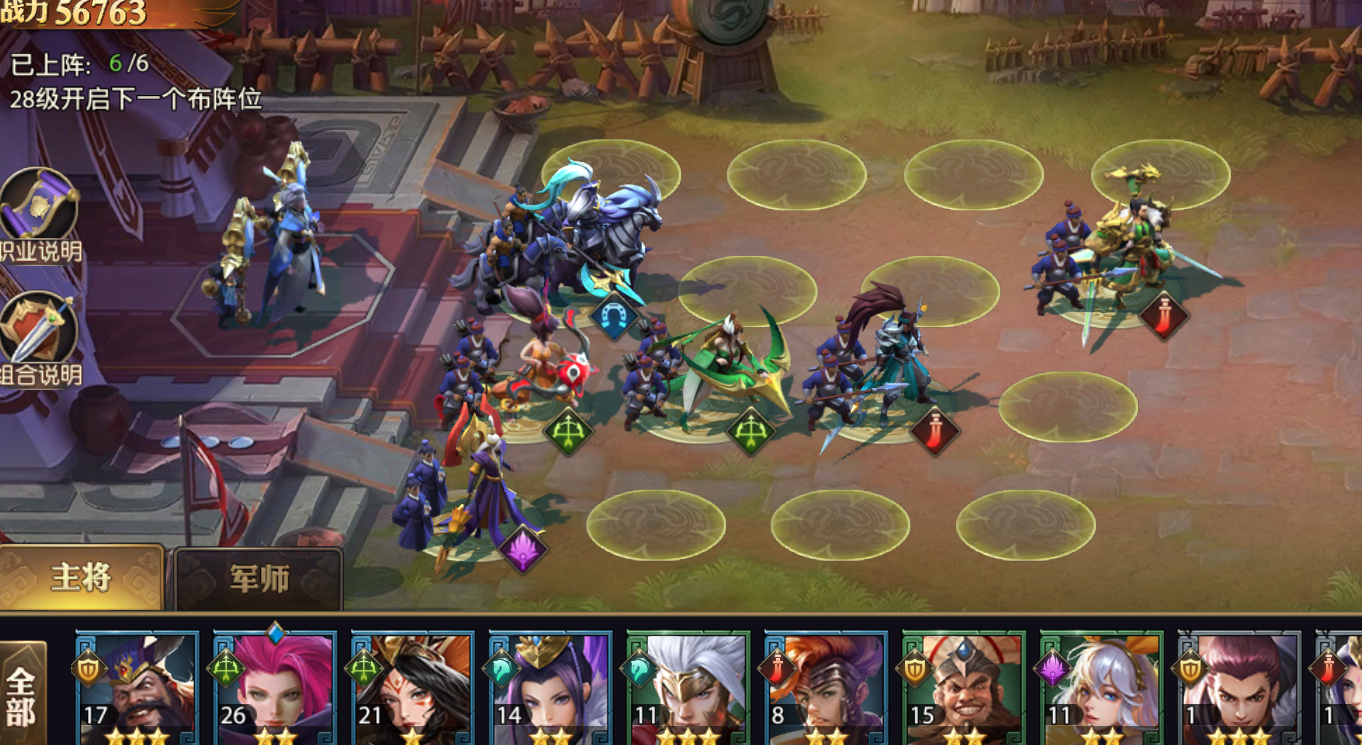Open the 职业说明 class guide scroll
The image size is (1362, 745).
[40, 211]
